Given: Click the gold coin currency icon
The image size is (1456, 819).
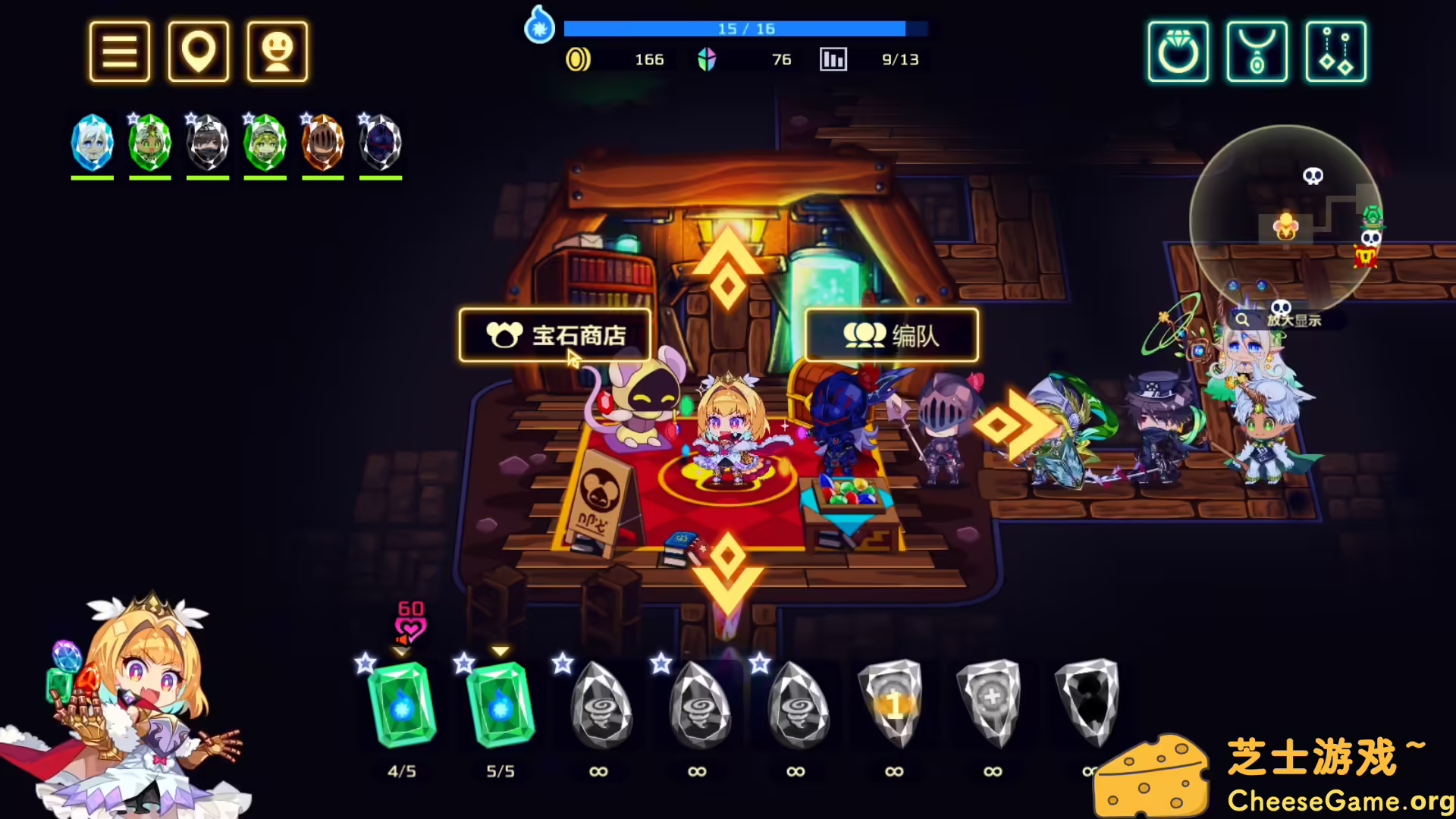Looking at the screenshot, I should 579,59.
